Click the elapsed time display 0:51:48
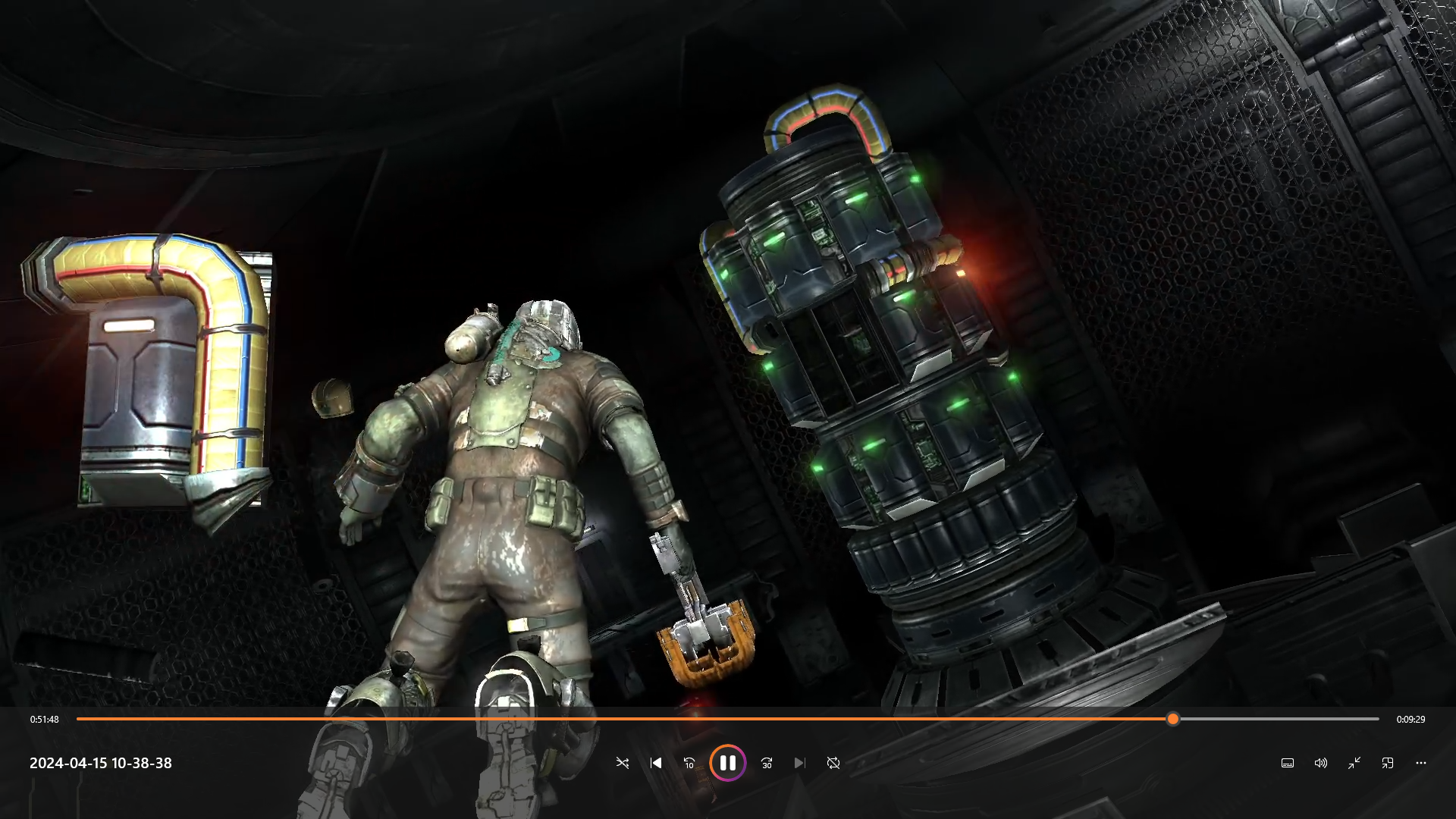1456x819 pixels. pyautogui.click(x=43, y=719)
